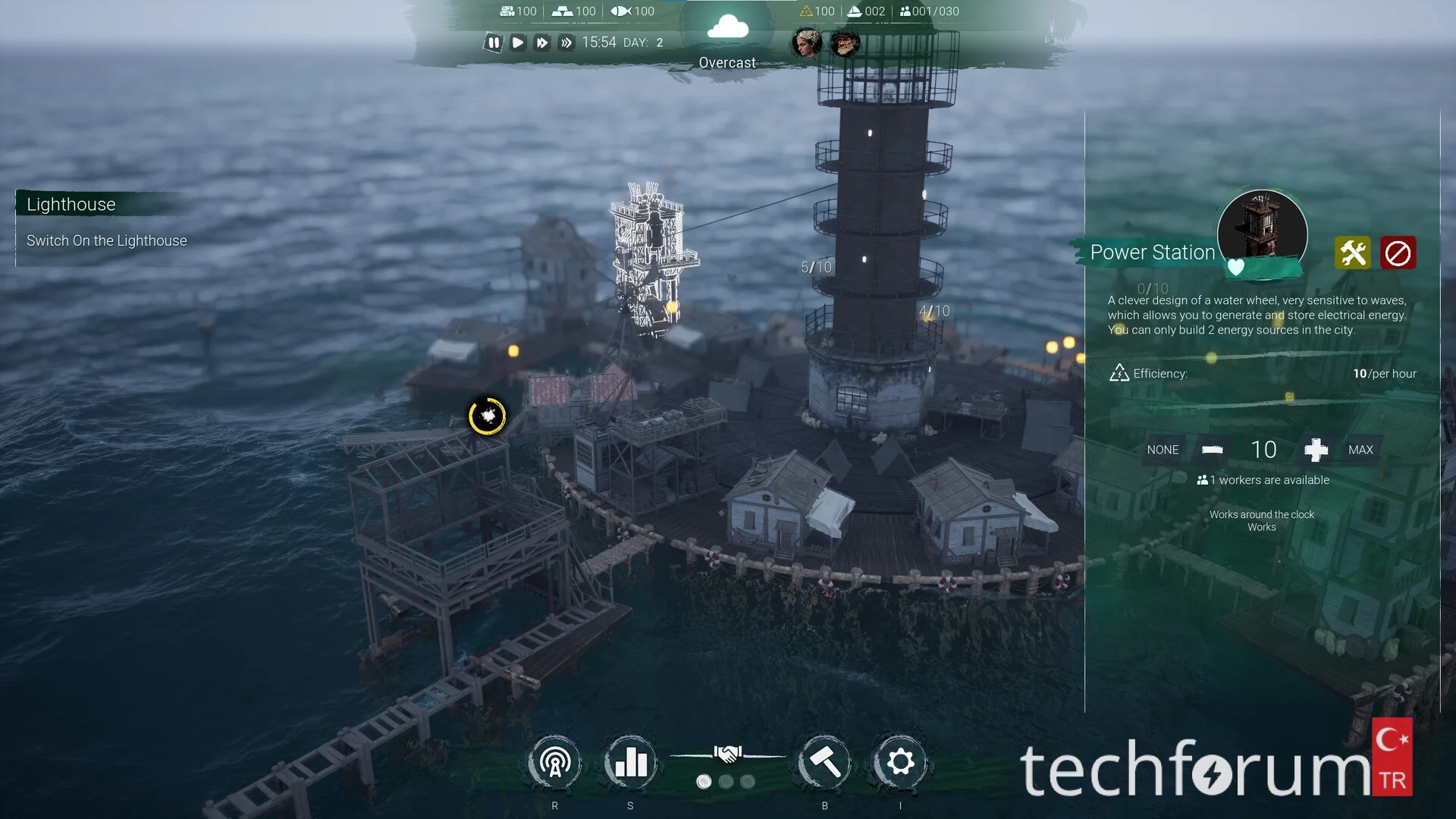This screenshot has height=819, width=1456.
Task: Open the Lighthouse objective tracker
Action: 71,204
